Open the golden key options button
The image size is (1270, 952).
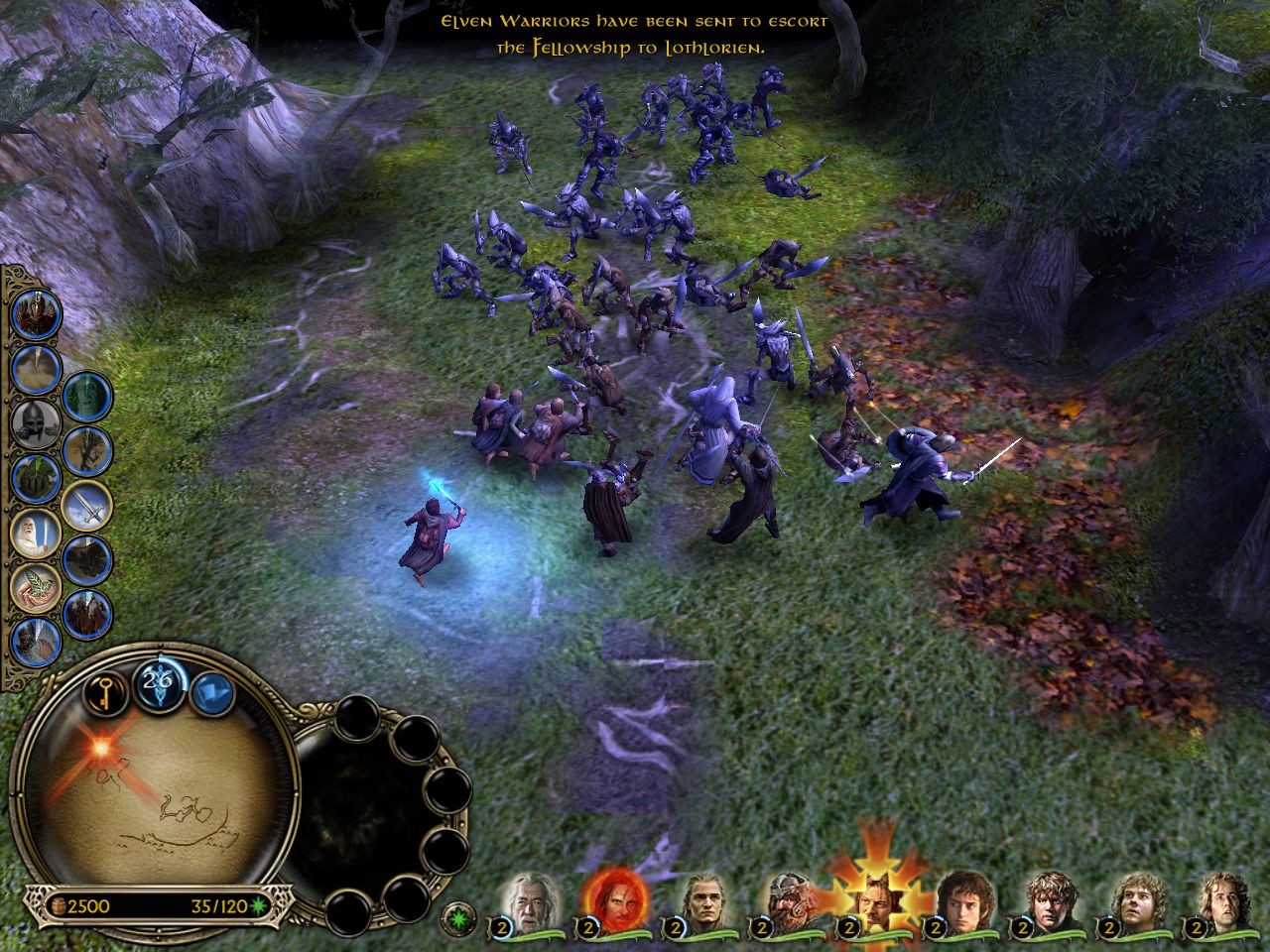click(101, 696)
